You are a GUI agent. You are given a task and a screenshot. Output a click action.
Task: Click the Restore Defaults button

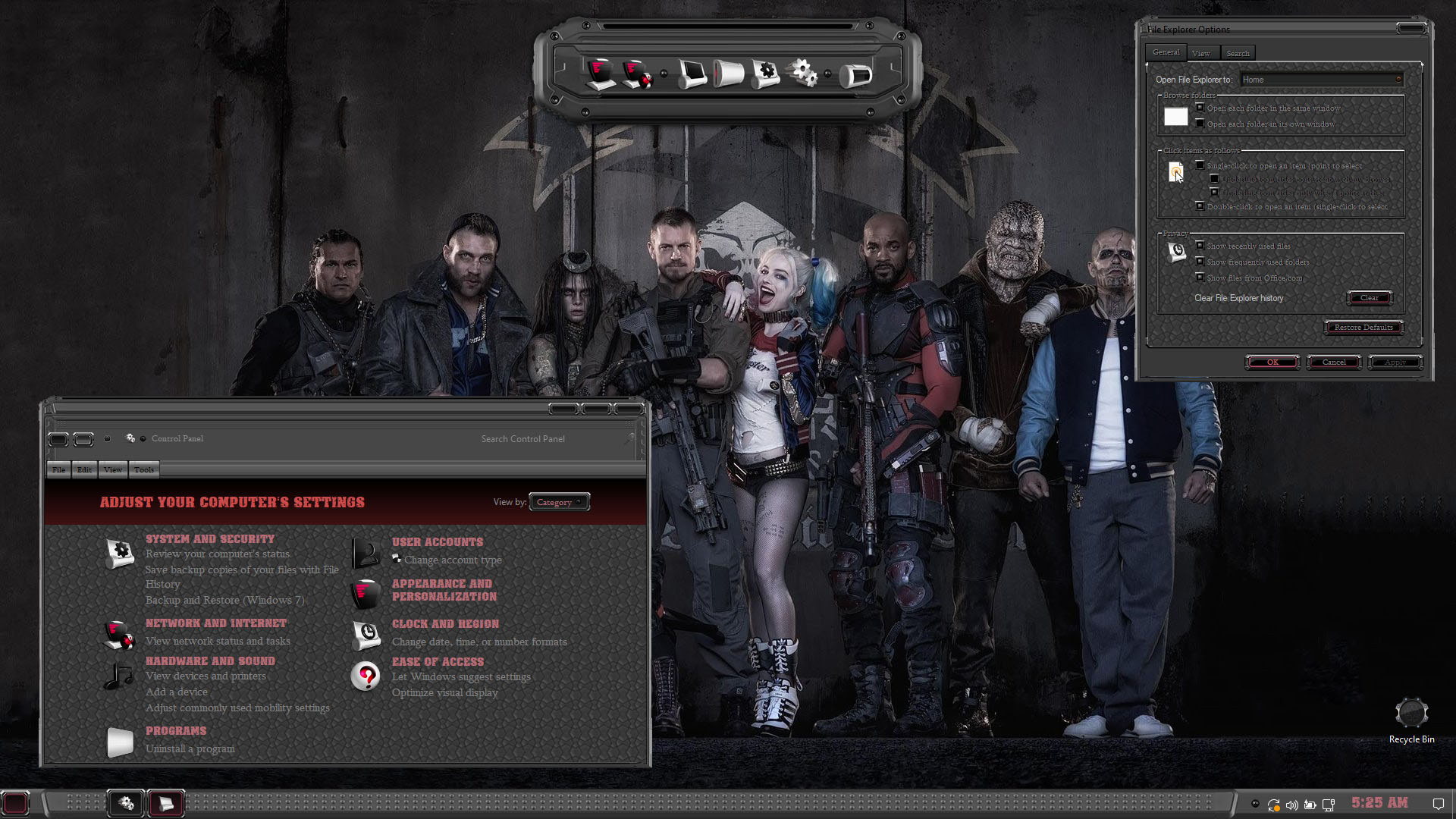tap(1363, 328)
